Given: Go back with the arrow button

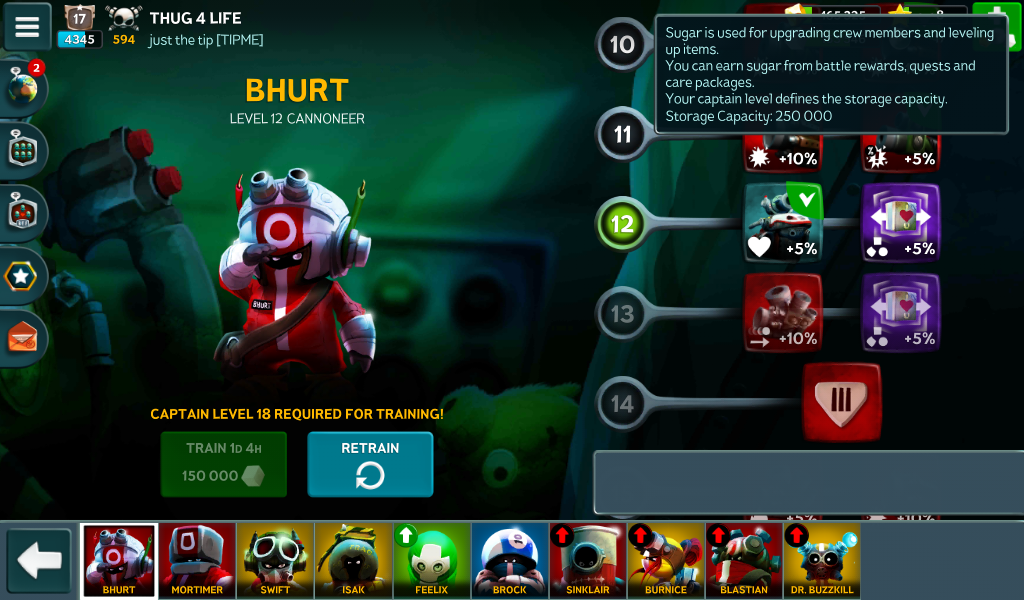Looking at the screenshot, I should pos(40,561).
